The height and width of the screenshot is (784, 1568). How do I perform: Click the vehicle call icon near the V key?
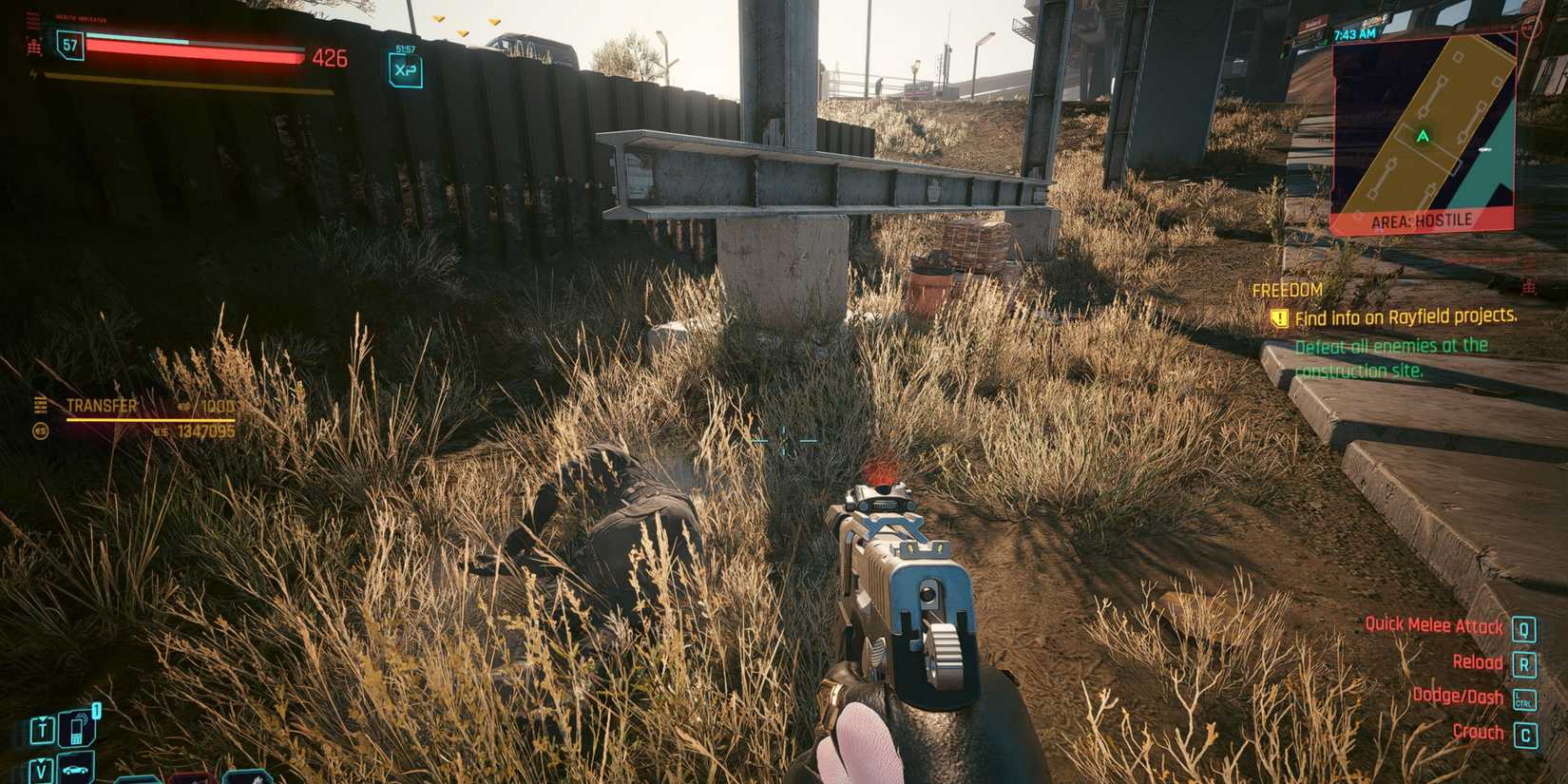[75, 770]
